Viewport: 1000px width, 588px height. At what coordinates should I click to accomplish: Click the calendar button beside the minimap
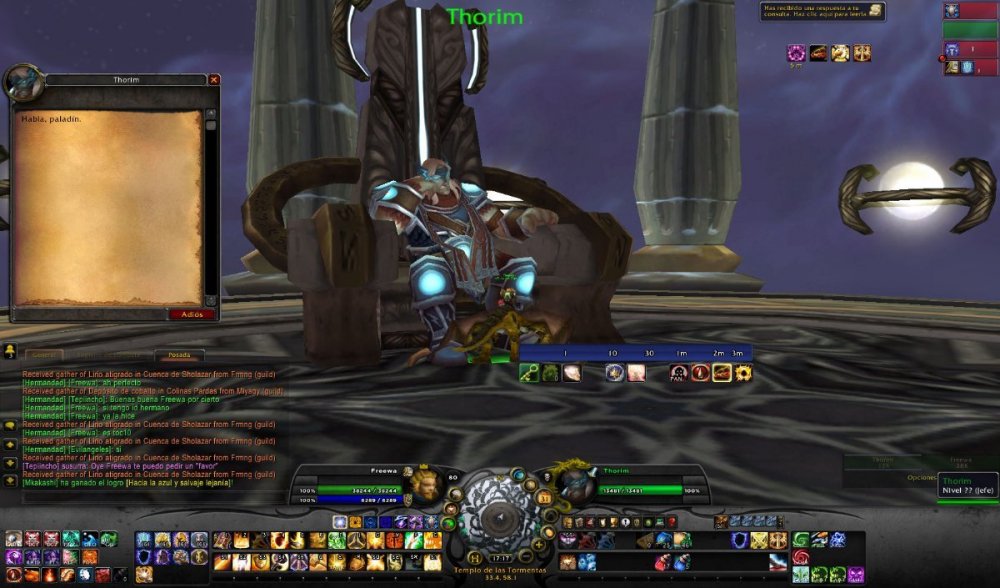point(545,497)
